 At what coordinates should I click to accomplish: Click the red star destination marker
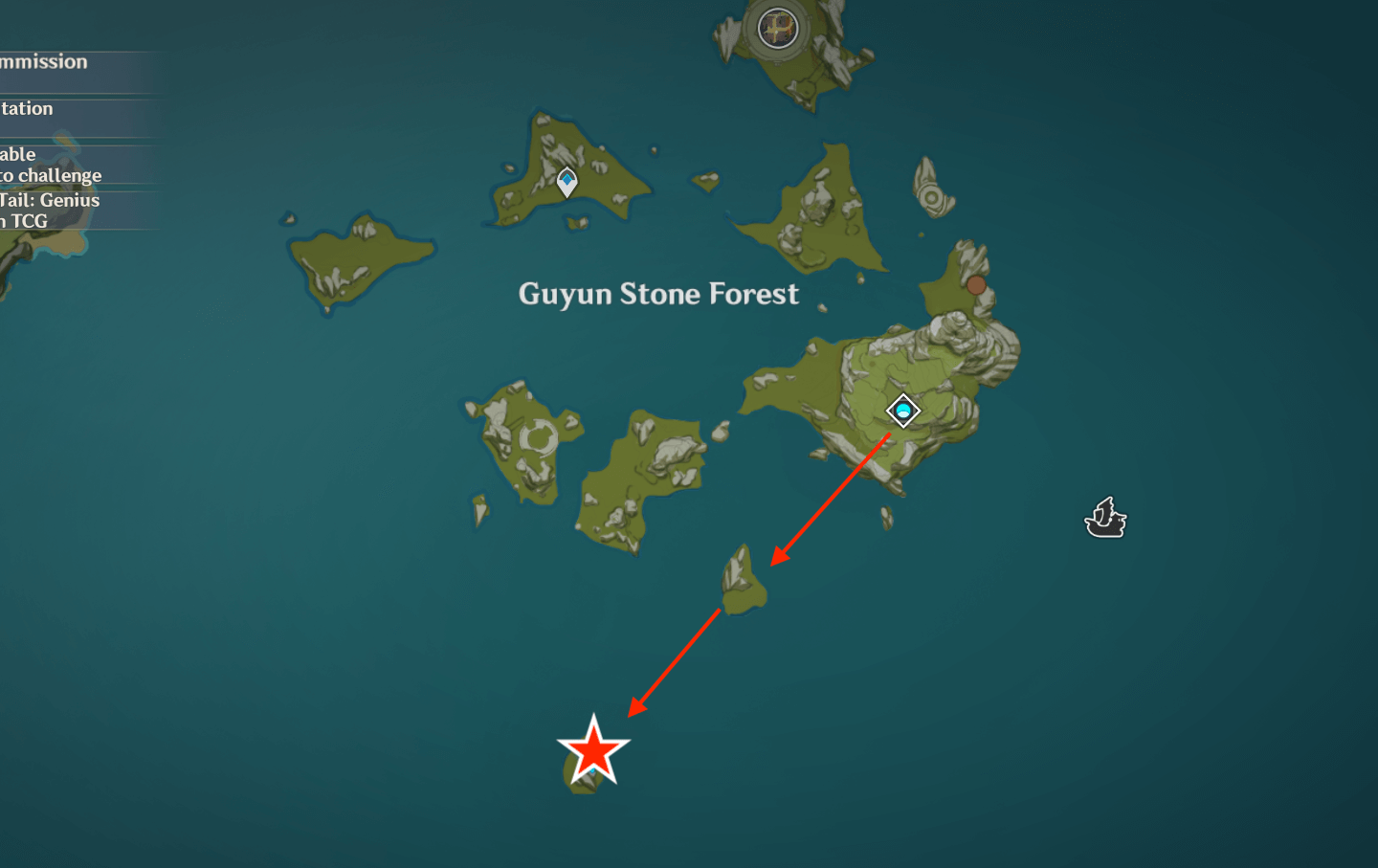click(x=591, y=750)
